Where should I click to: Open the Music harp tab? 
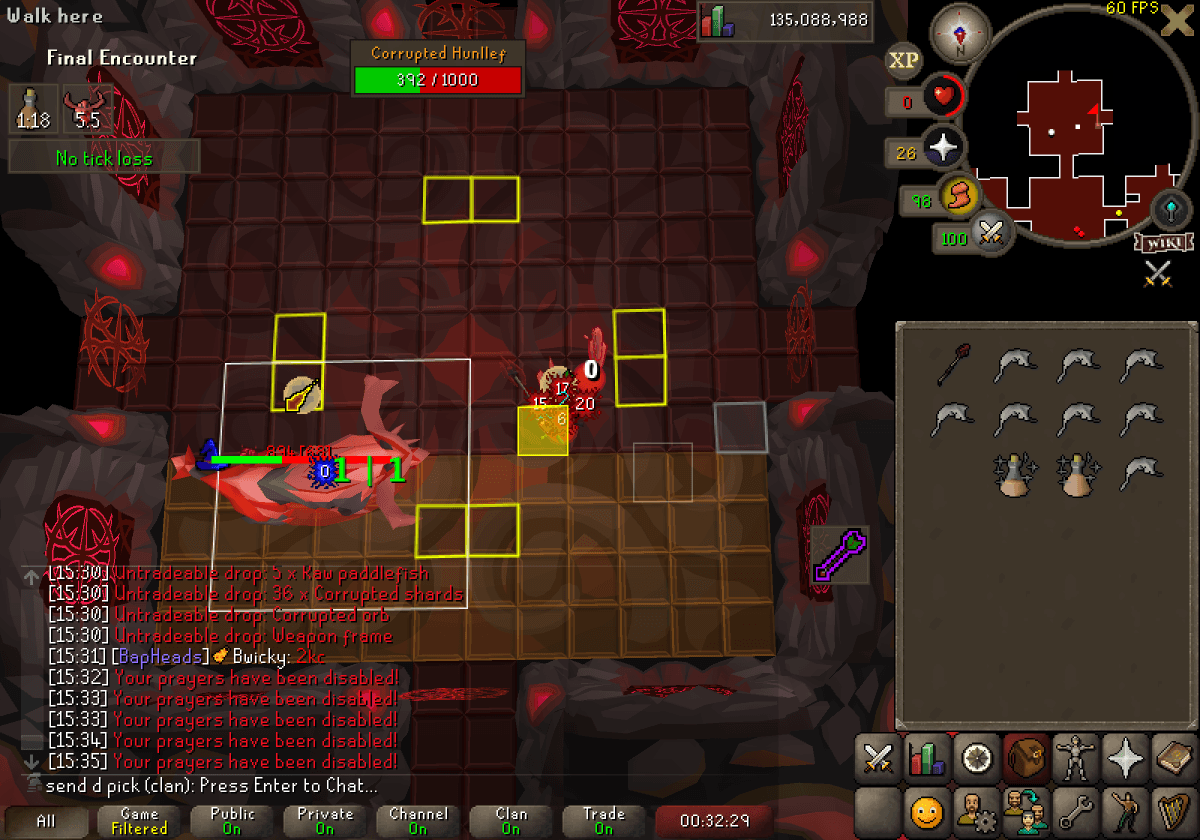(1174, 808)
